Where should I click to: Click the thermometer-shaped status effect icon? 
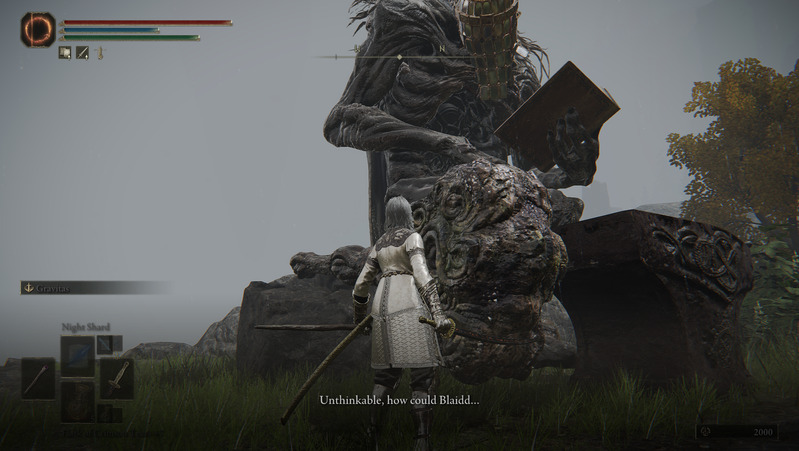click(101, 53)
